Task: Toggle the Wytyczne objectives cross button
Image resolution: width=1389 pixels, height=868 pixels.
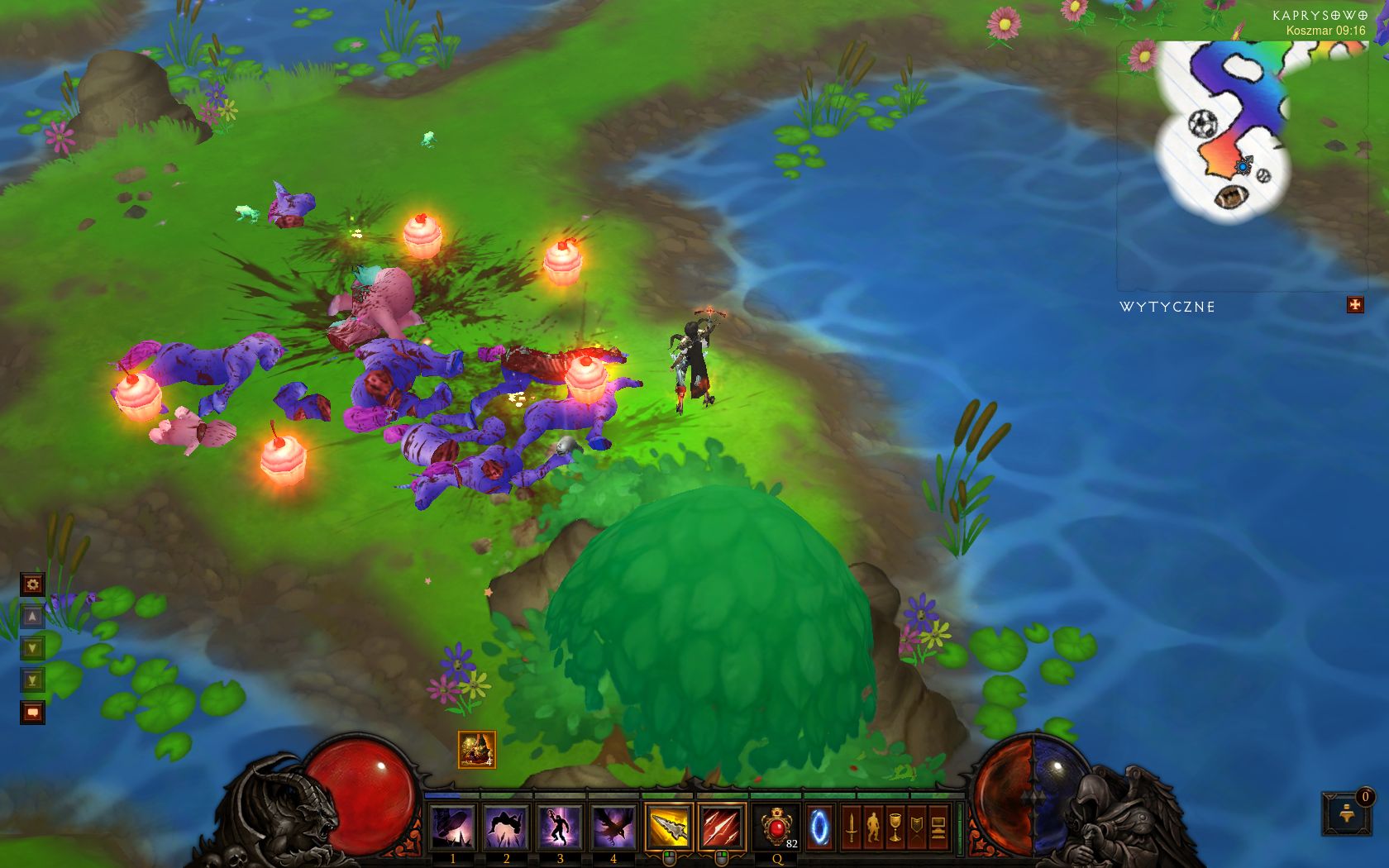Action: pyautogui.click(x=1354, y=305)
